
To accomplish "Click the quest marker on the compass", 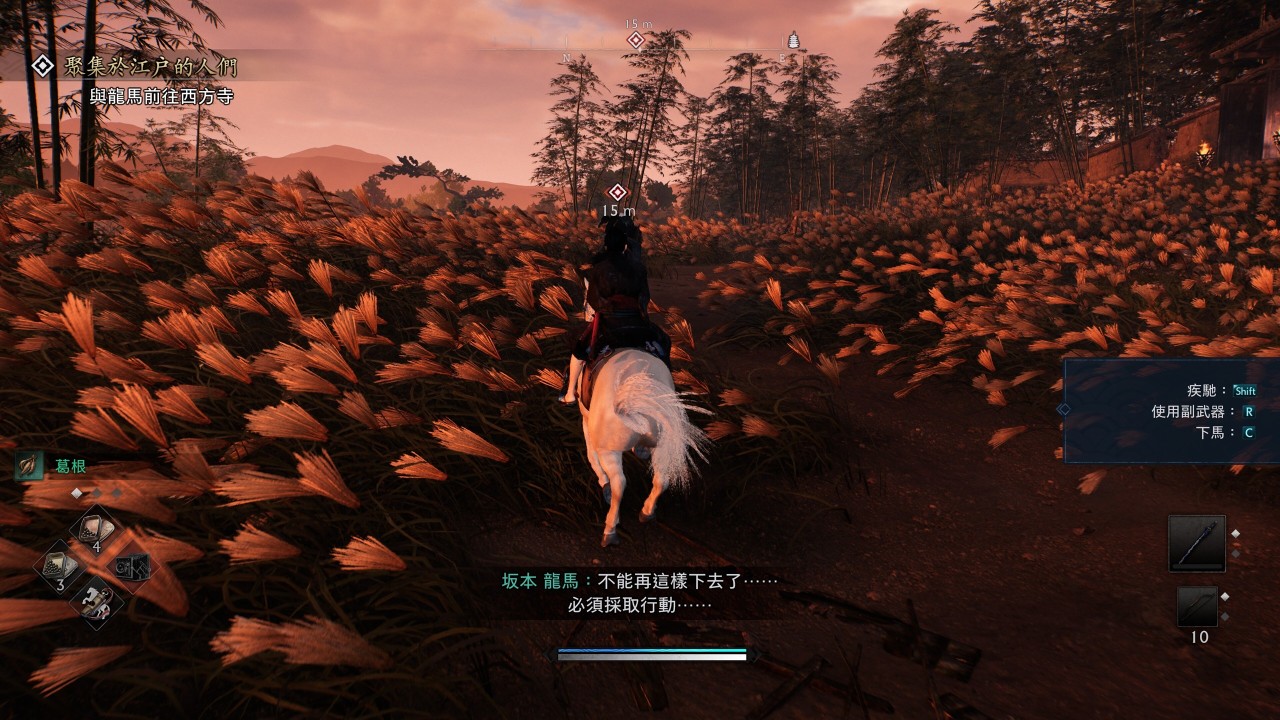I will (x=635, y=40).
